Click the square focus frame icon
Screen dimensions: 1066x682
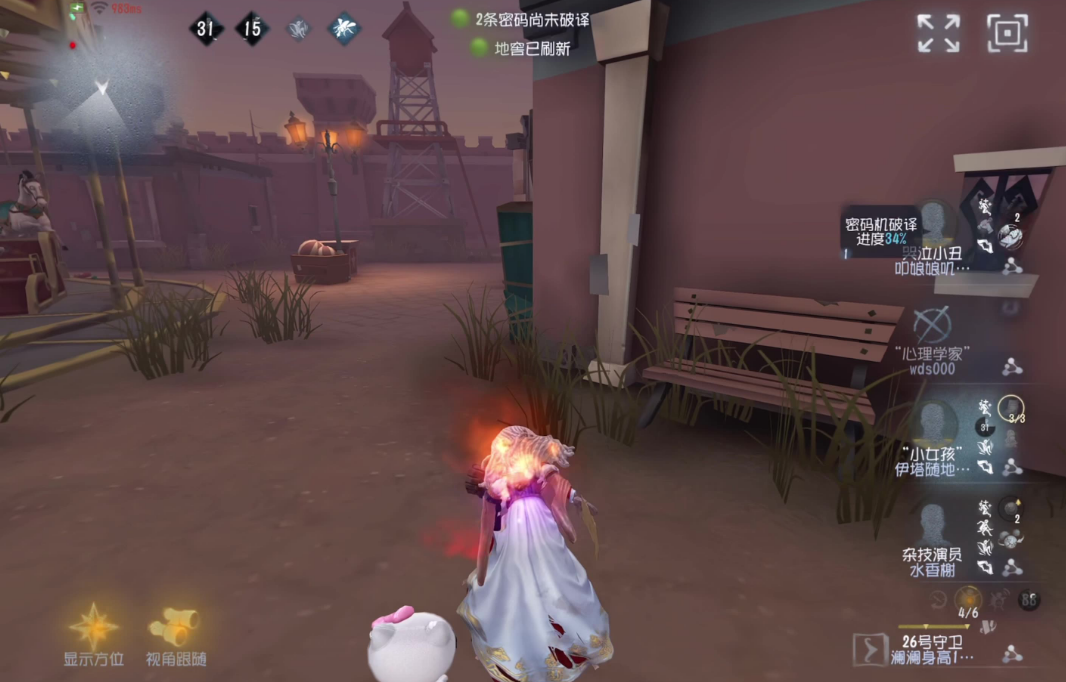1007,33
